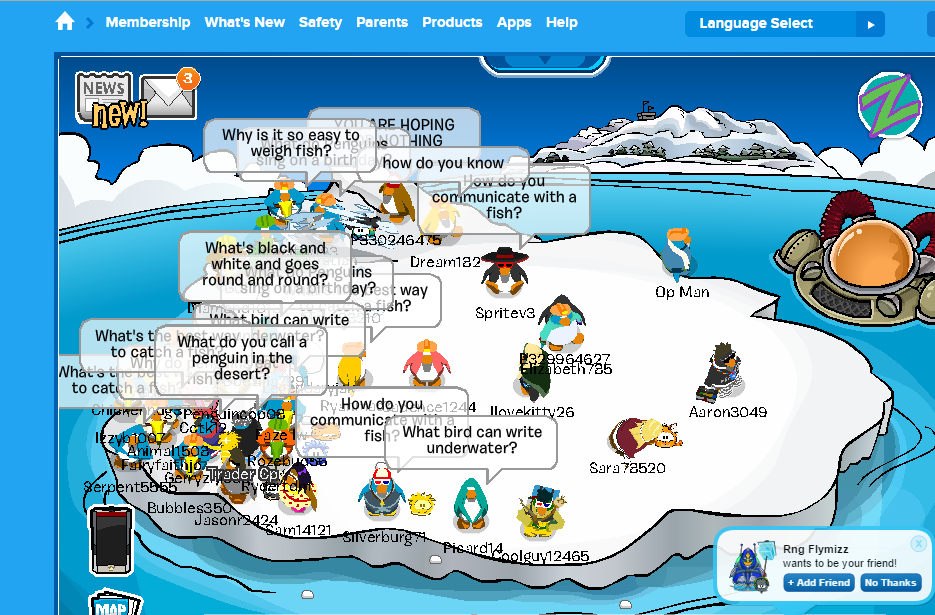Open the Help page
The height and width of the screenshot is (615, 935).
click(x=562, y=22)
